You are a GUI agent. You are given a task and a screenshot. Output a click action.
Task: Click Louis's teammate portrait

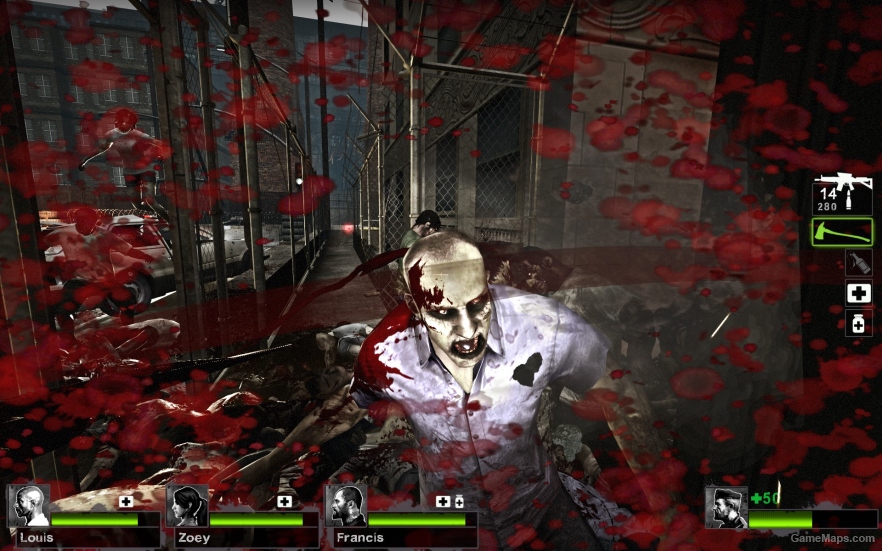(x=30, y=506)
